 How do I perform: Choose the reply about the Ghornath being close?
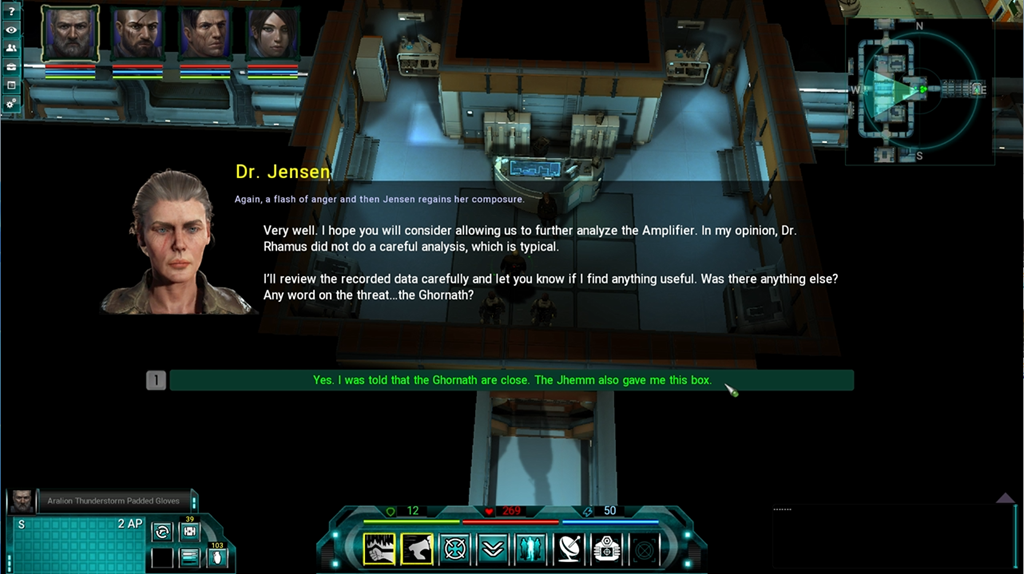click(x=511, y=380)
